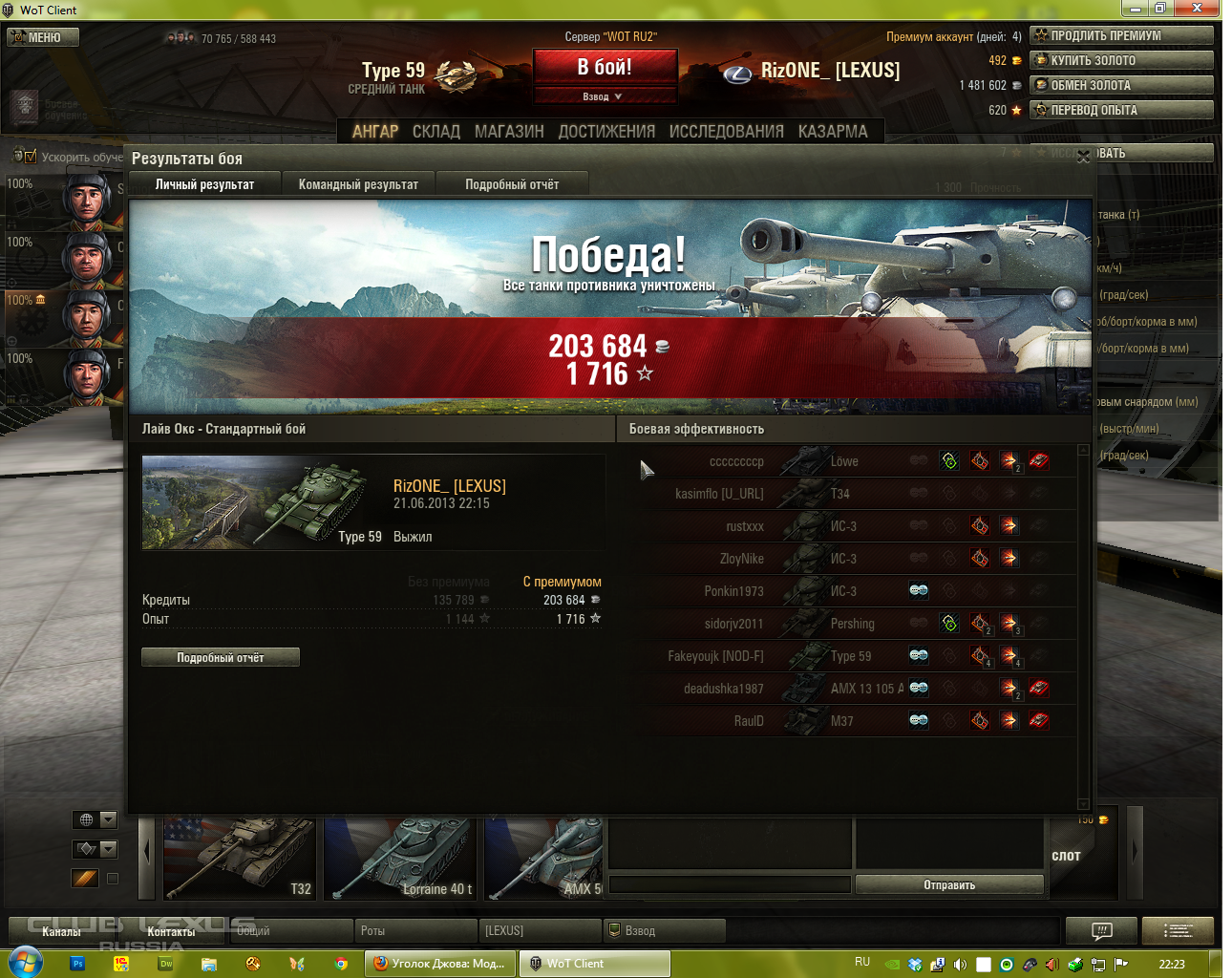This screenshot has height=978, width=1232.
Task: Close the WoT Client window
Action: click(x=1197, y=9)
